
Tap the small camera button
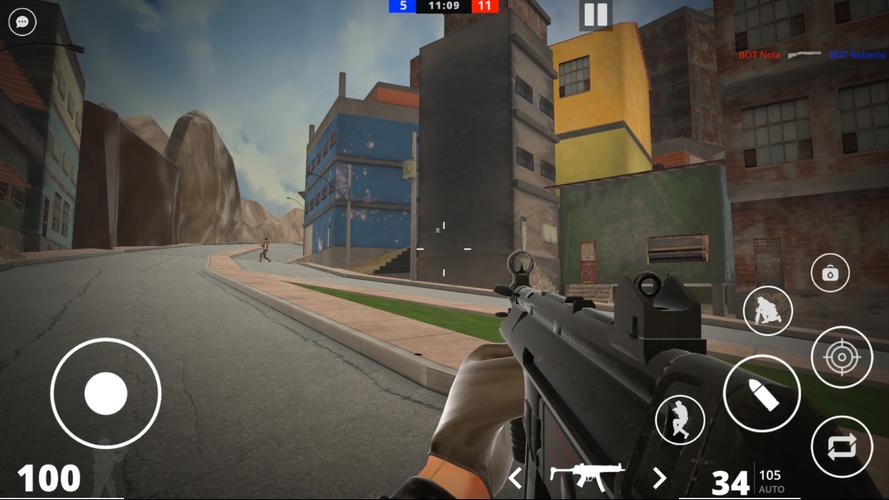coord(829,273)
